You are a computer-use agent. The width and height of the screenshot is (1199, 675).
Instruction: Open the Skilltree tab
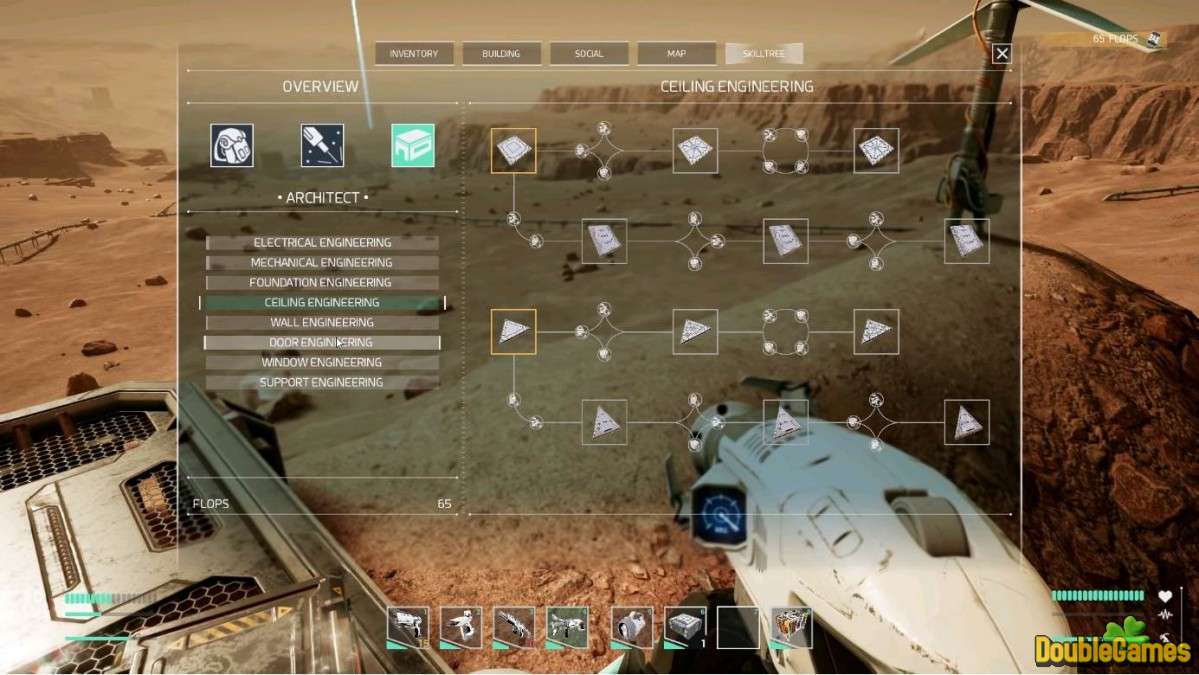(x=764, y=54)
